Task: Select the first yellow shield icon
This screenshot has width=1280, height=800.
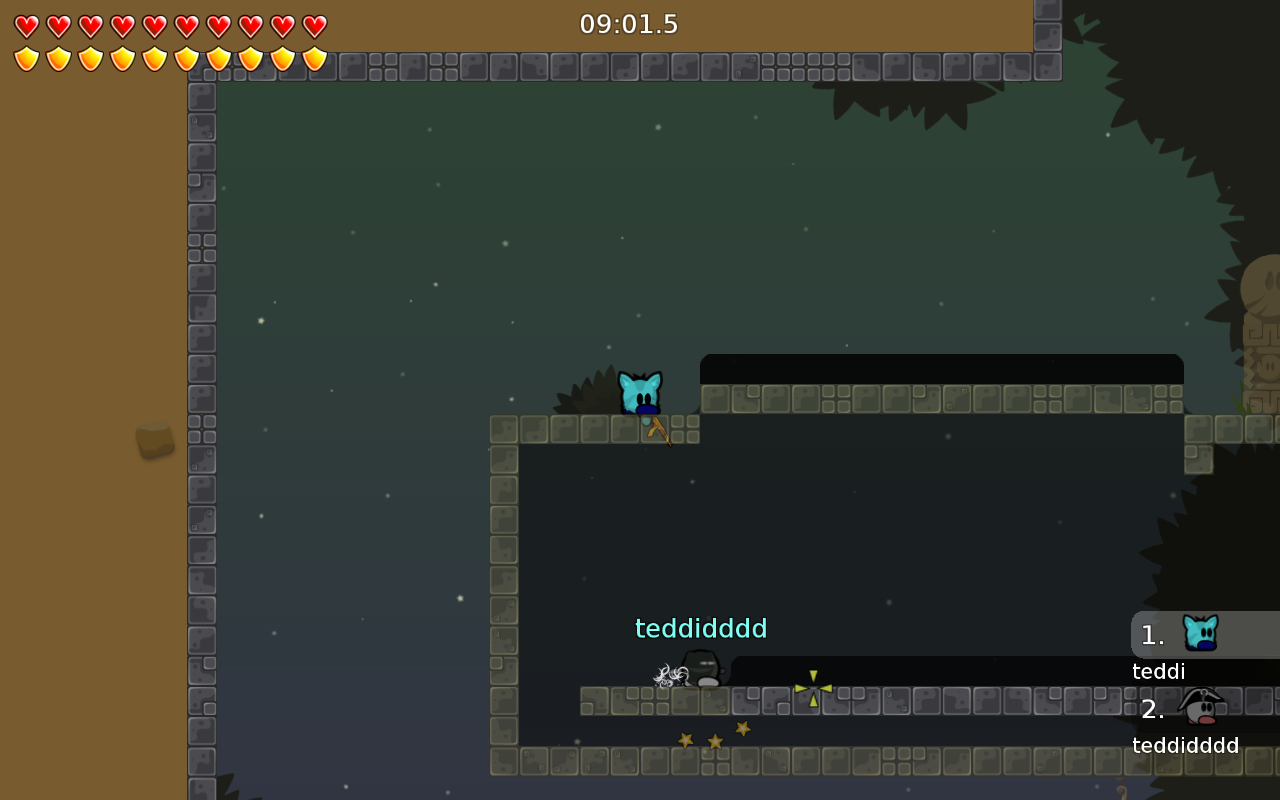Action: click(28, 58)
